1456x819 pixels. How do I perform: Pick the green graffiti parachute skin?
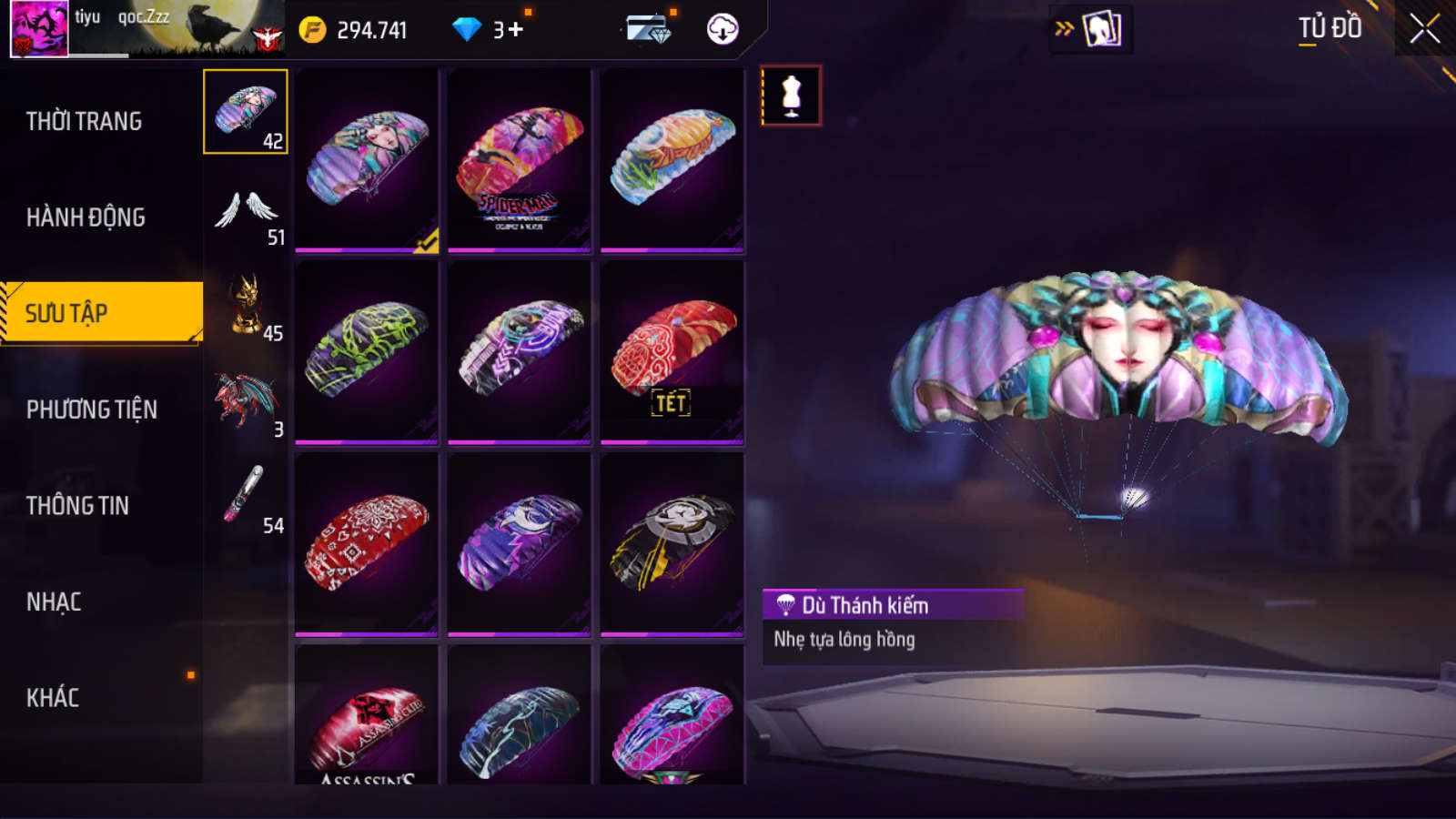click(366, 352)
